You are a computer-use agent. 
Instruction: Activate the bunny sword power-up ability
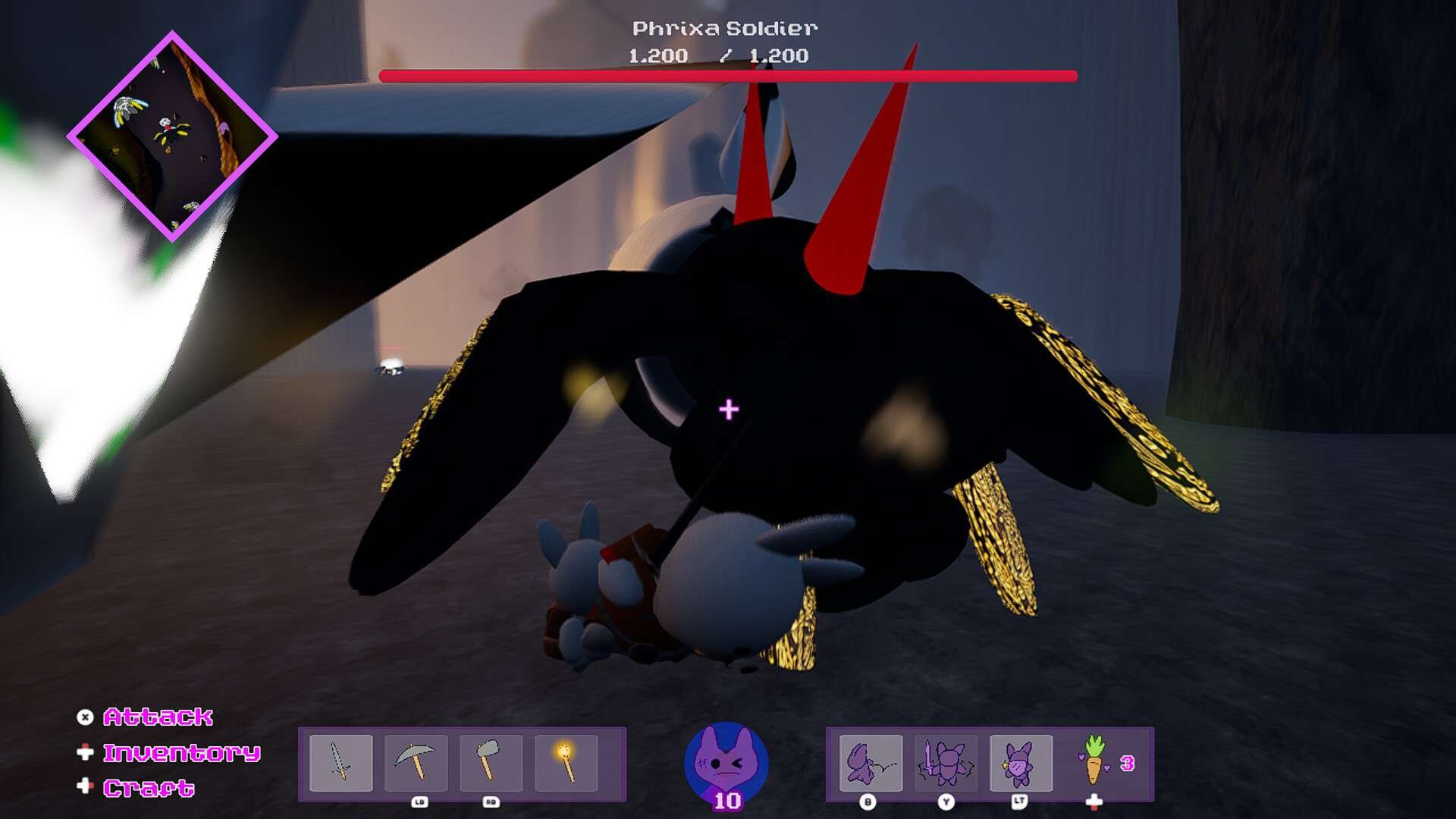click(x=945, y=762)
